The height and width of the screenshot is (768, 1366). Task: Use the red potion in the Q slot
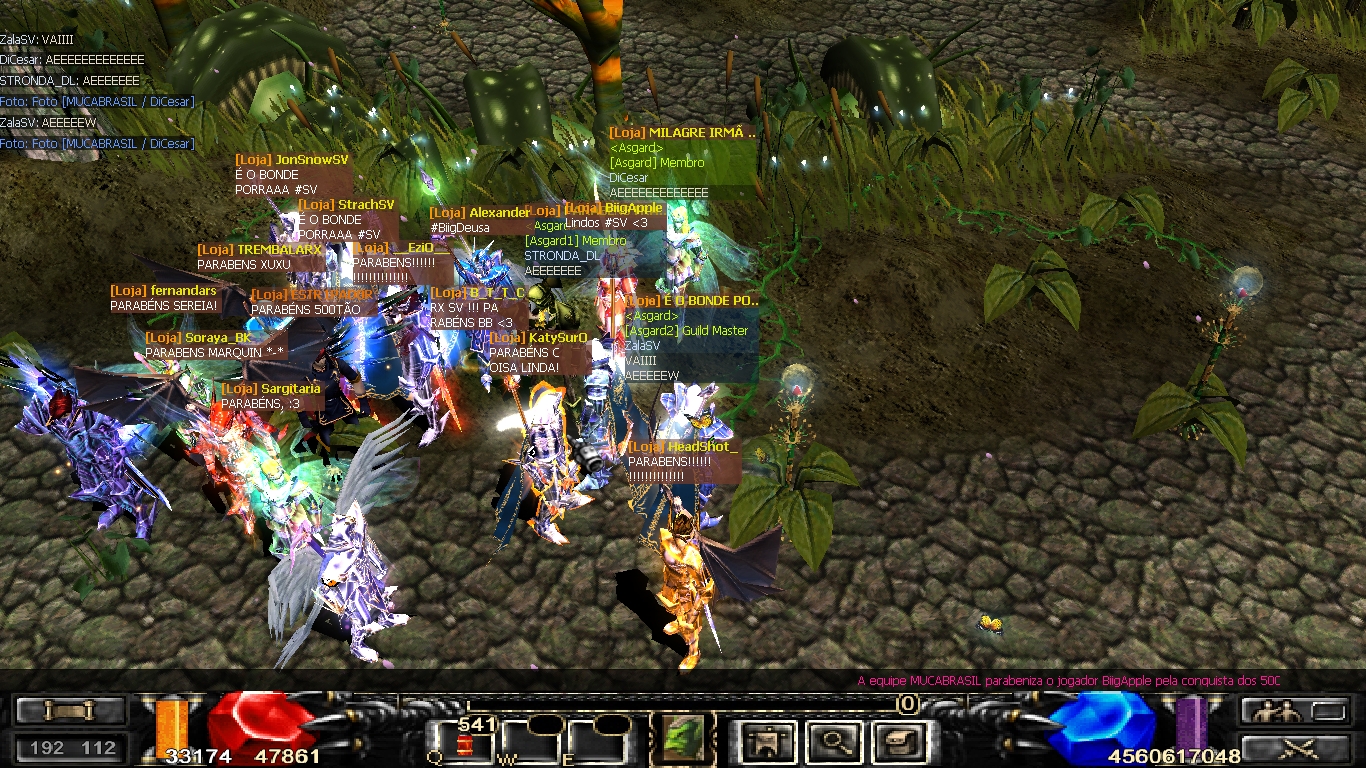(x=463, y=744)
